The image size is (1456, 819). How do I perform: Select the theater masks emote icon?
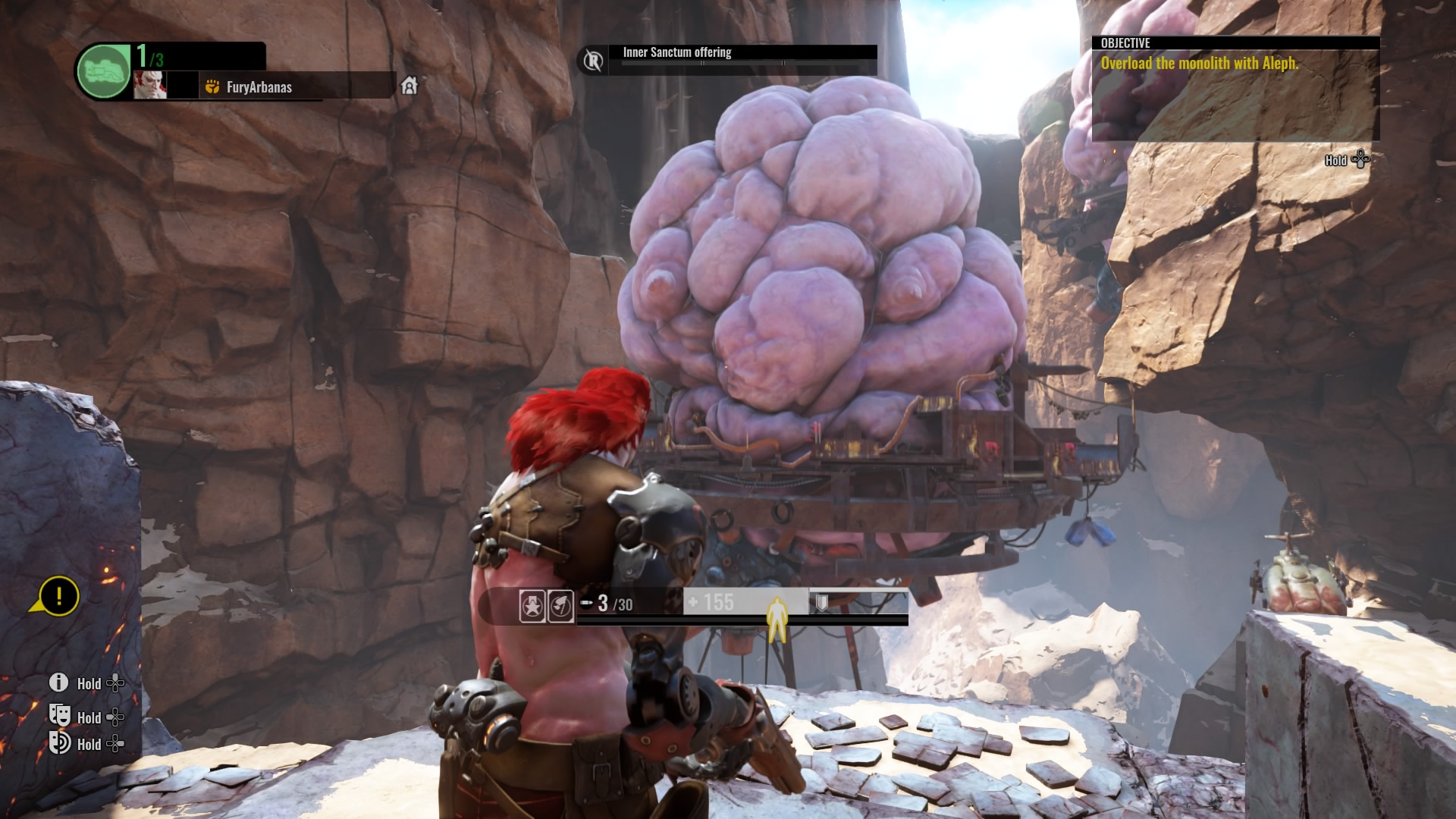59,715
